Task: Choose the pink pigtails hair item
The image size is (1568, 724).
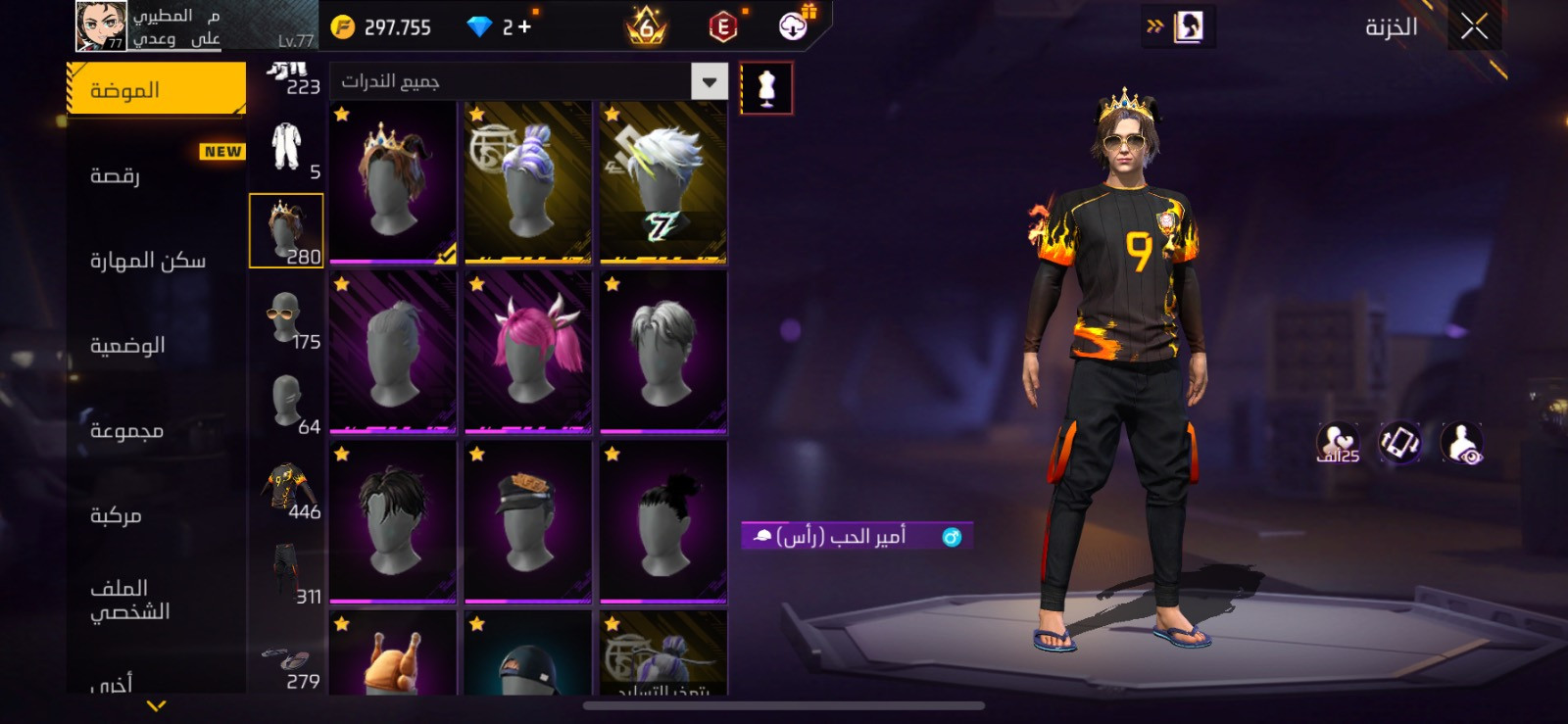Action: 528,352
